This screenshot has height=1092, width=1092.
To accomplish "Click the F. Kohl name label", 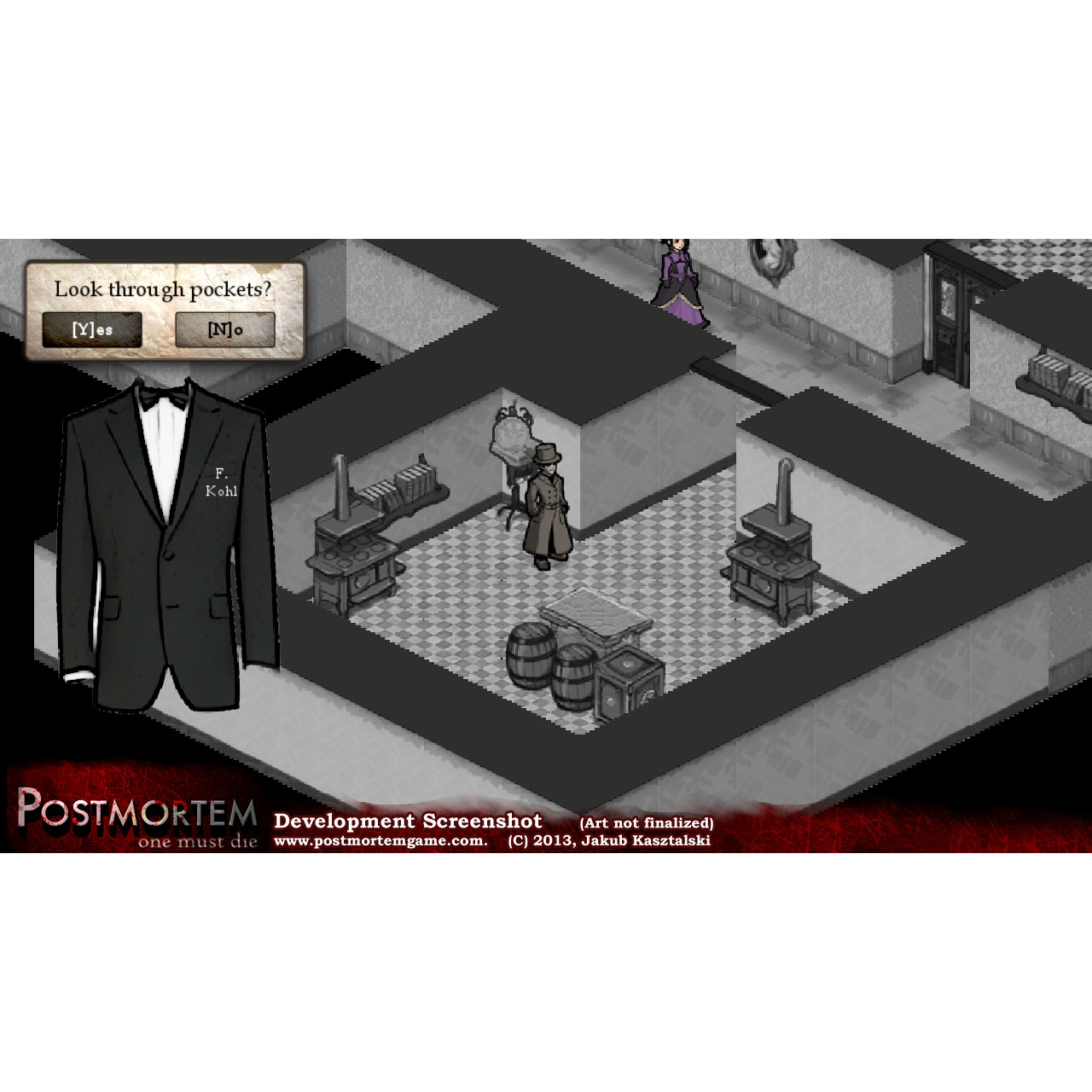I will pyautogui.click(x=220, y=482).
